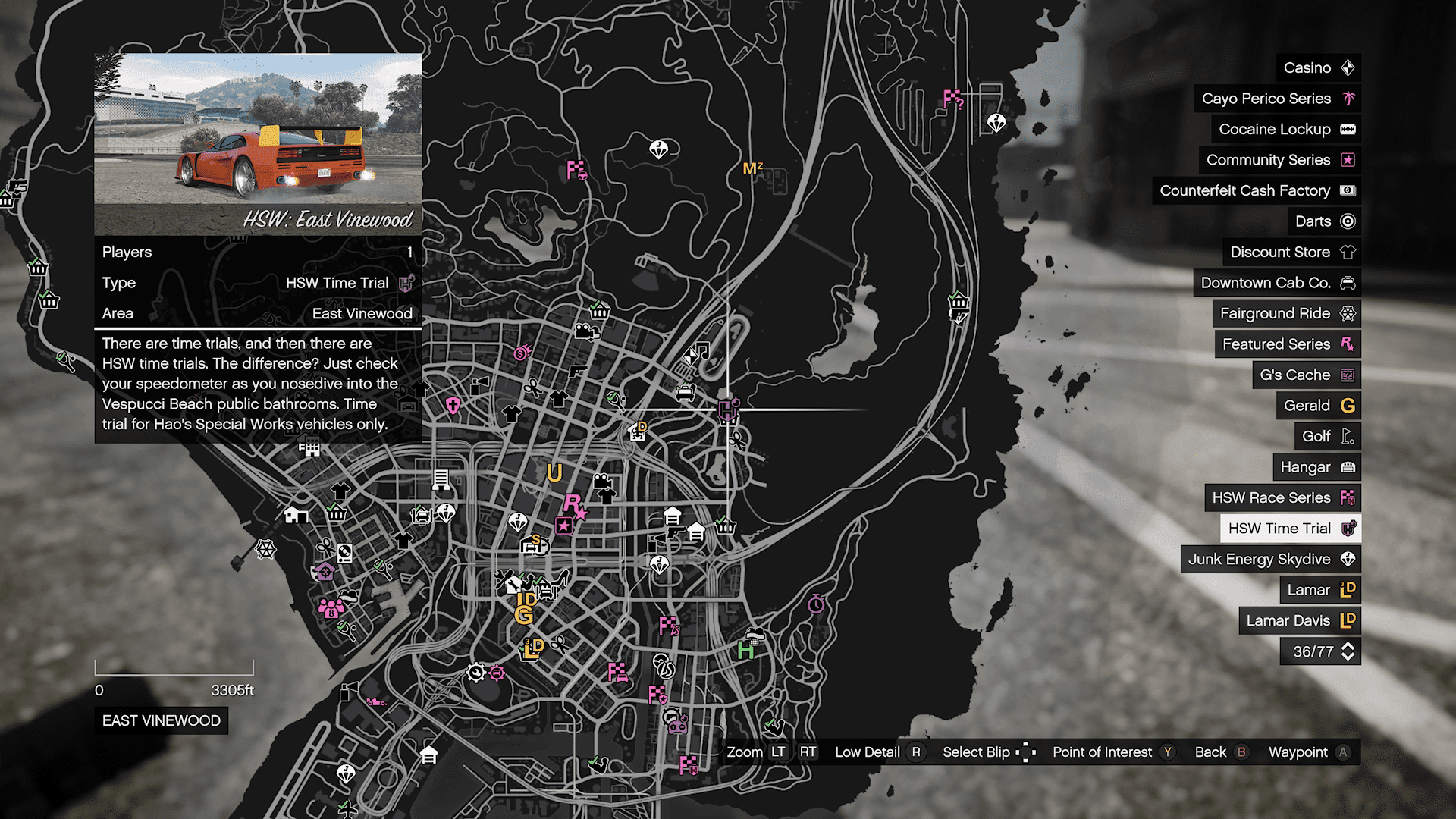This screenshot has width=1456, height=819.
Task: Select Cocaine Lockup in the blip list
Action: [x=1285, y=130]
